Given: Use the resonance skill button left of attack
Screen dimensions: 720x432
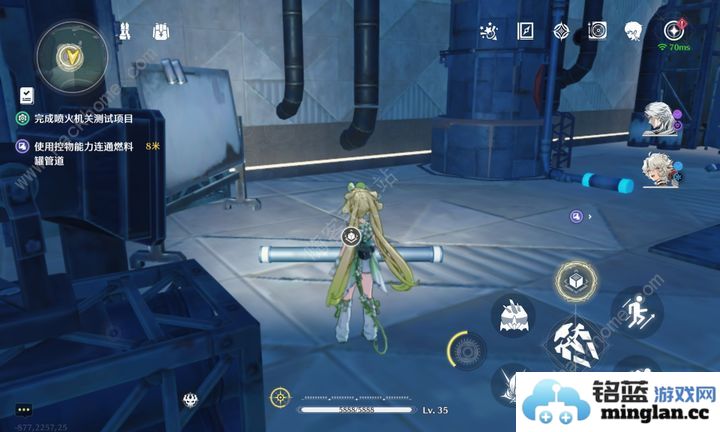Looking at the screenshot, I should pos(513,317).
